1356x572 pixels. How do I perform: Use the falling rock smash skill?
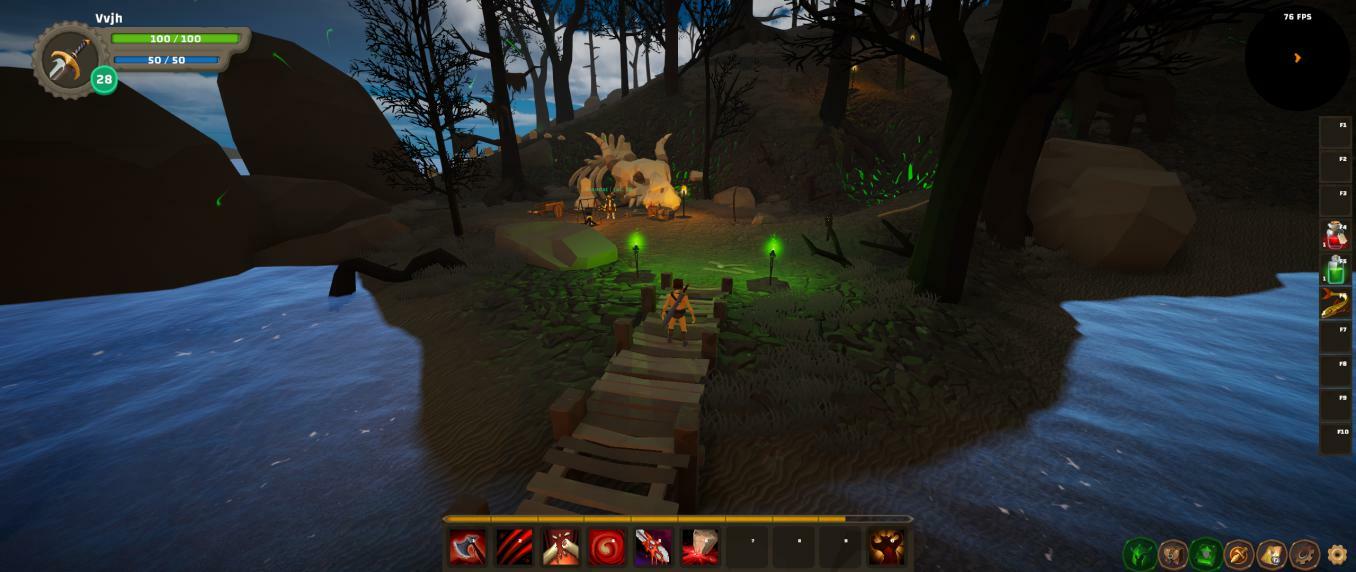[700, 547]
